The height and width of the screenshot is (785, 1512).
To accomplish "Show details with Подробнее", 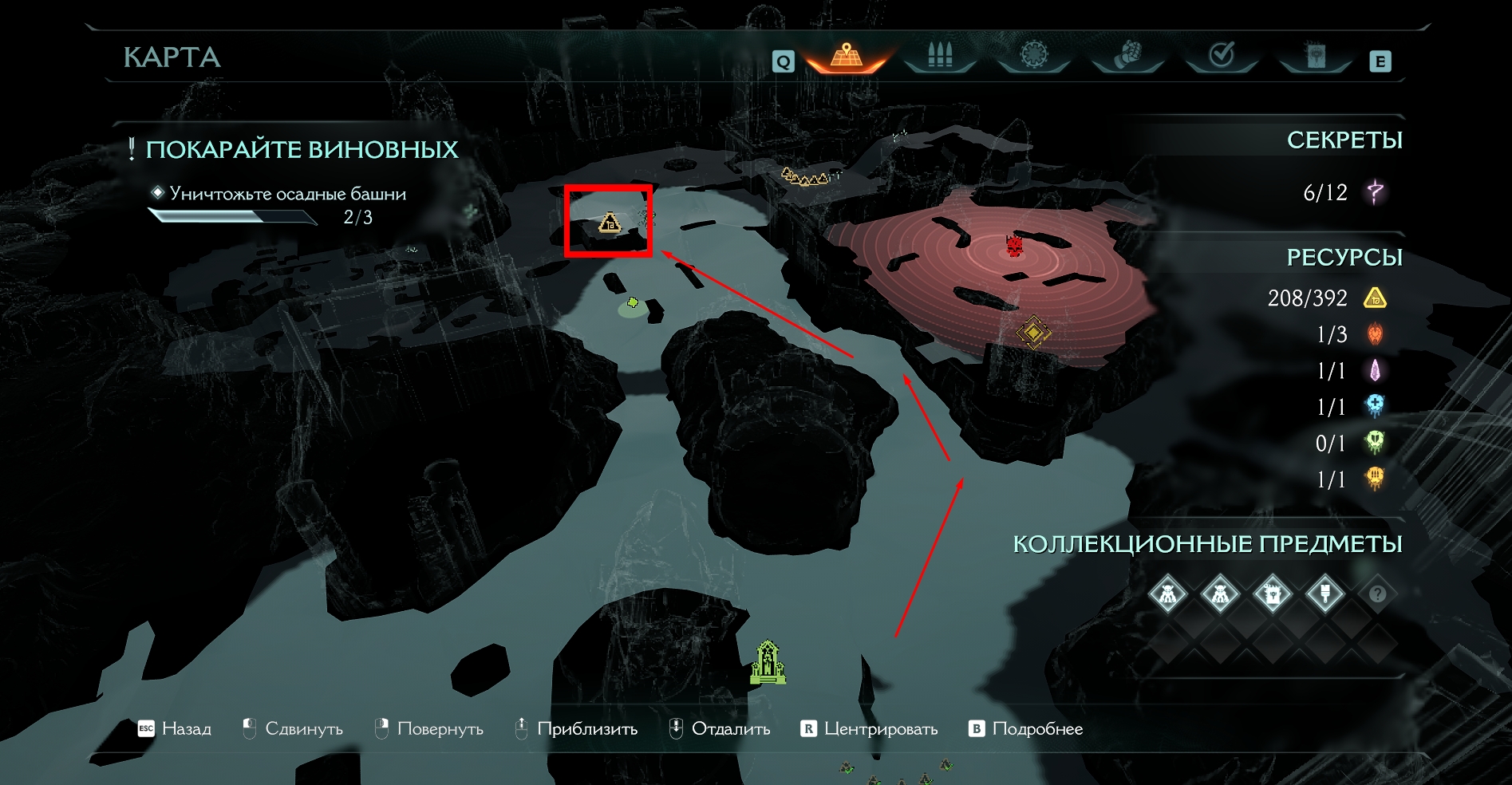I will pyautogui.click(x=1026, y=728).
